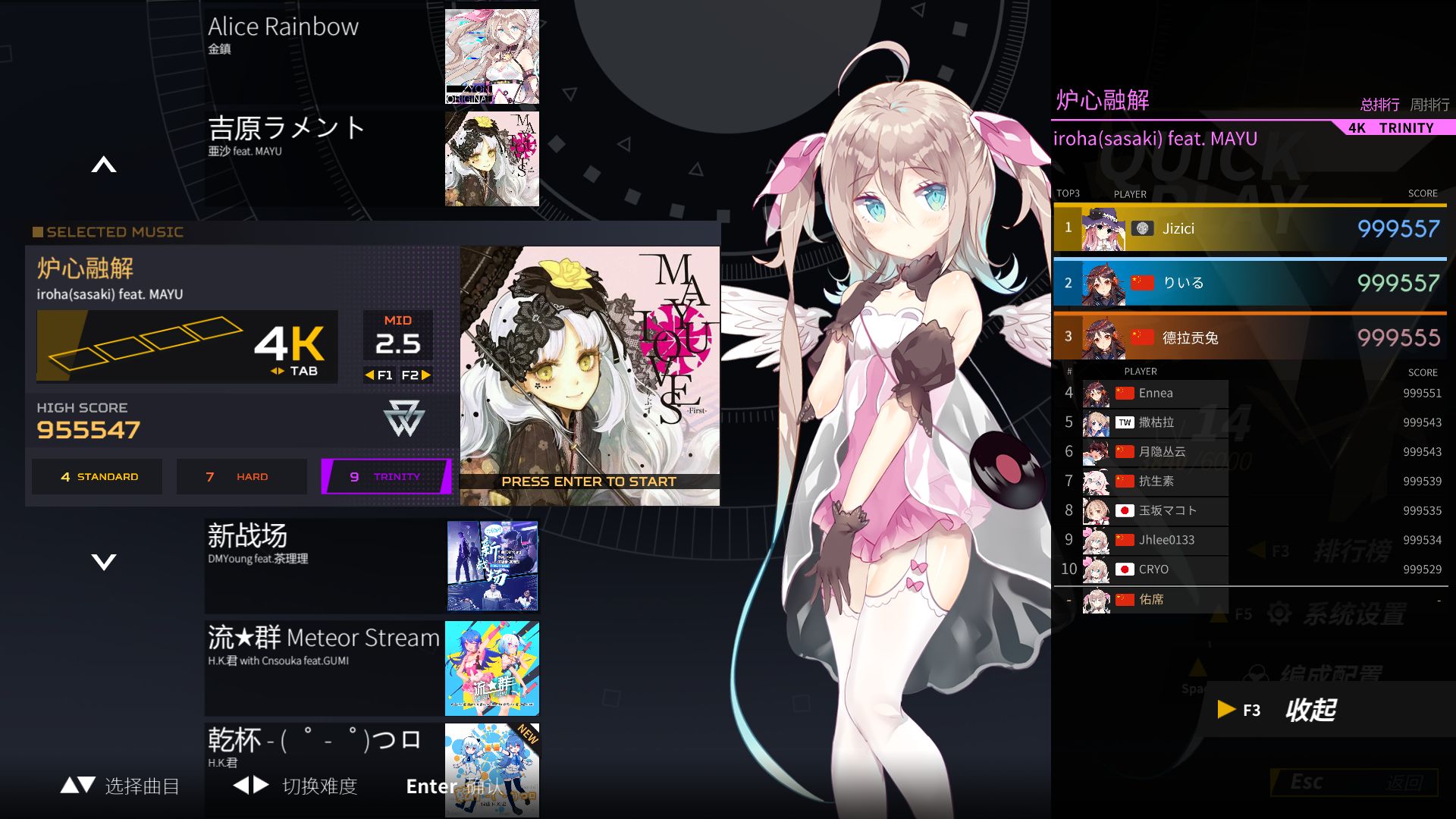Screen dimensions: 1456x819
Task: Select the 流★群 Meteor Stream album thumbnail
Action: (491, 668)
